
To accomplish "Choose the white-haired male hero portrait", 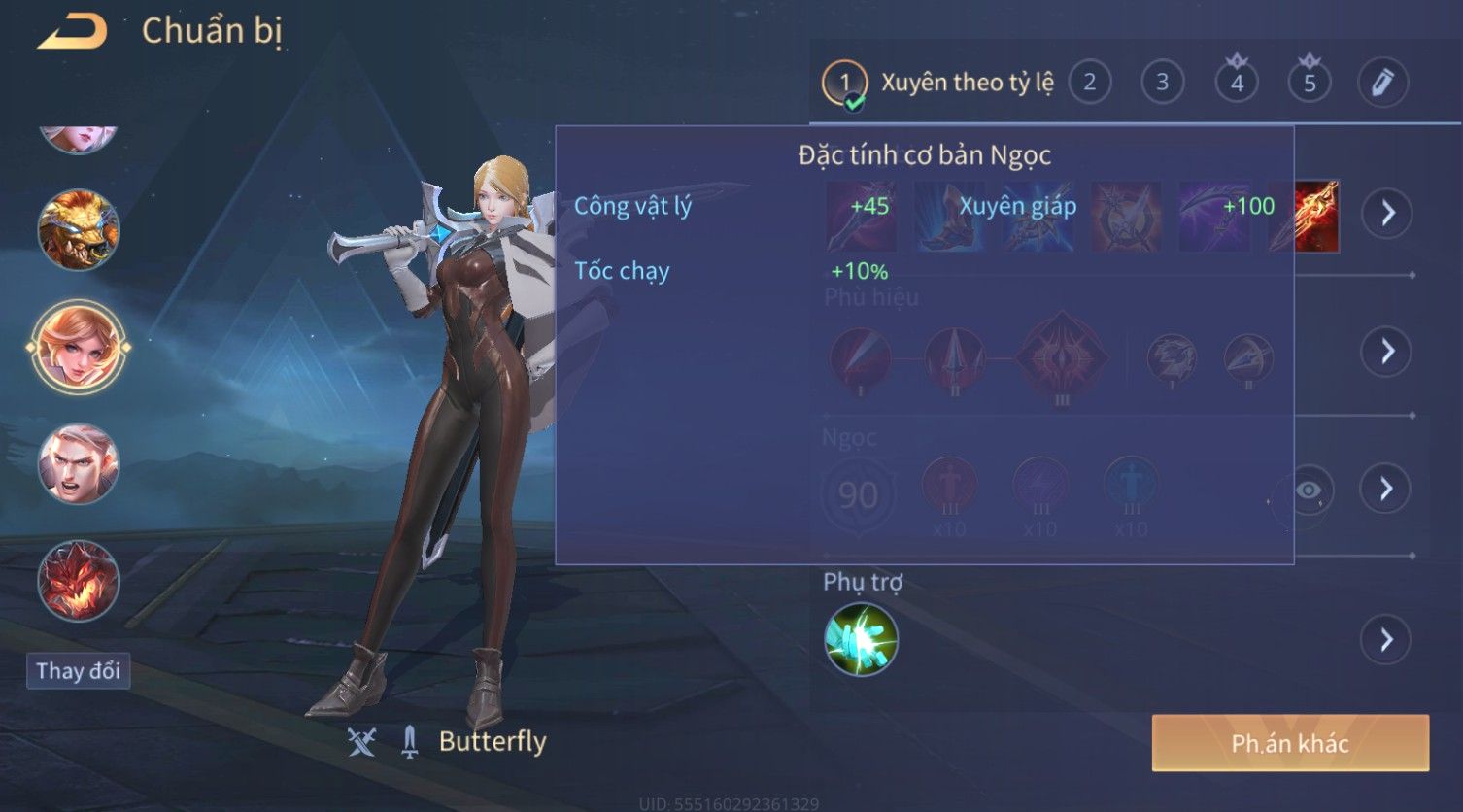I will pos(78,464).
